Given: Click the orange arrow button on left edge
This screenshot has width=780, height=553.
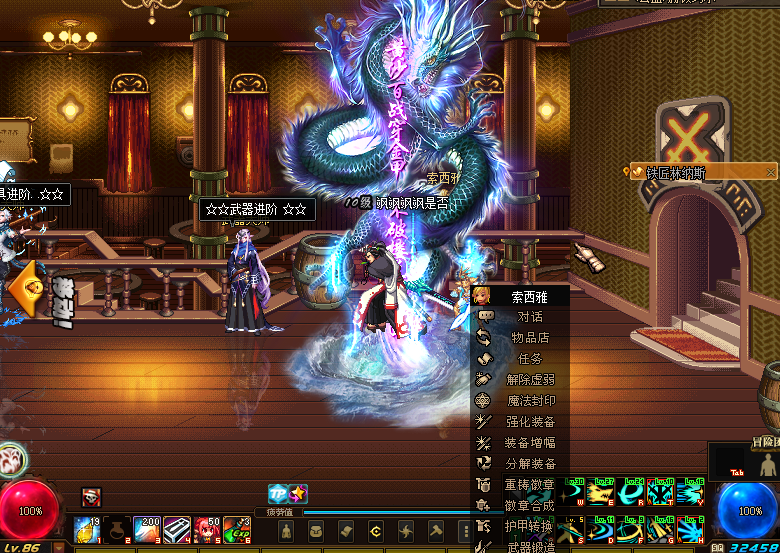Looking at the screenshot, I should pyautogui.click(x=24, y=287).
